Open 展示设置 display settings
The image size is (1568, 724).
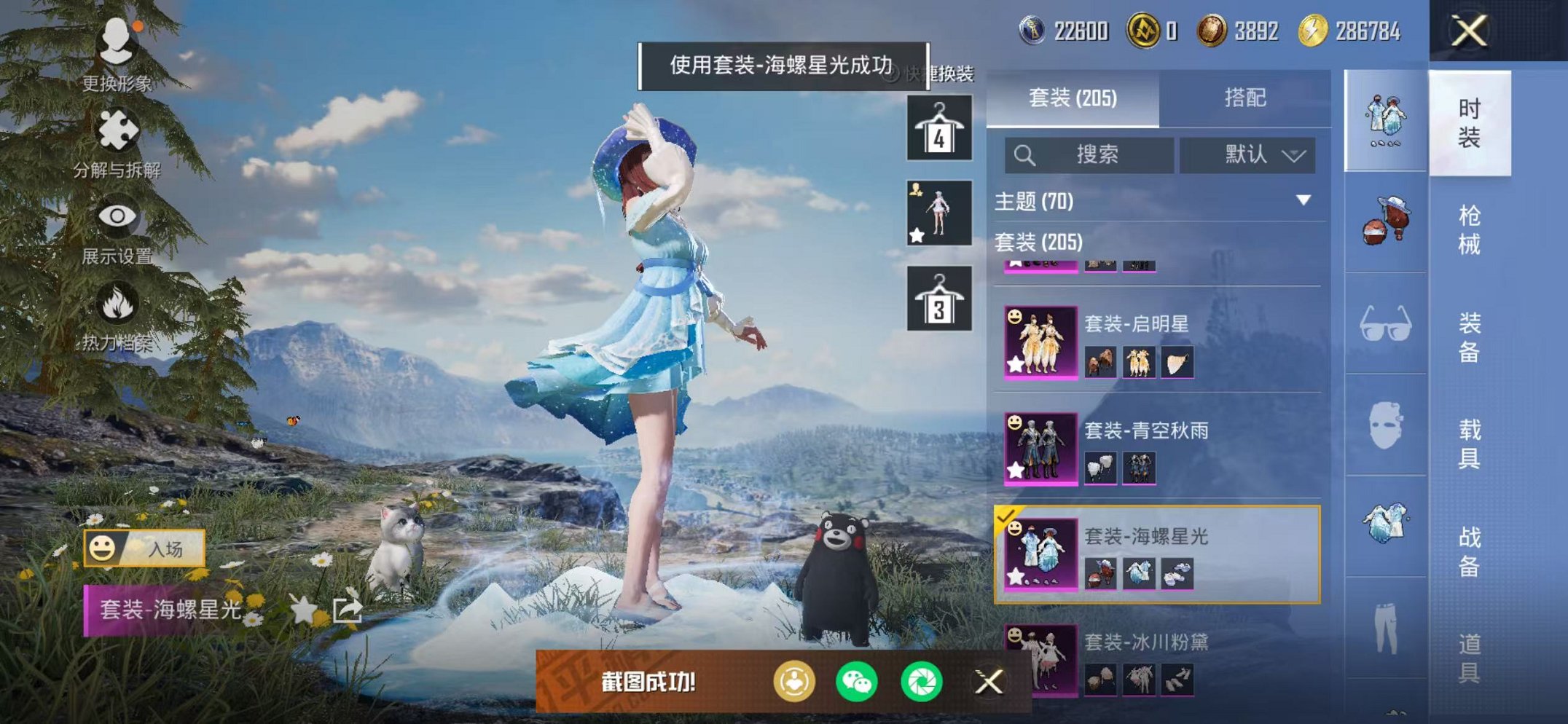click(117, 216)
